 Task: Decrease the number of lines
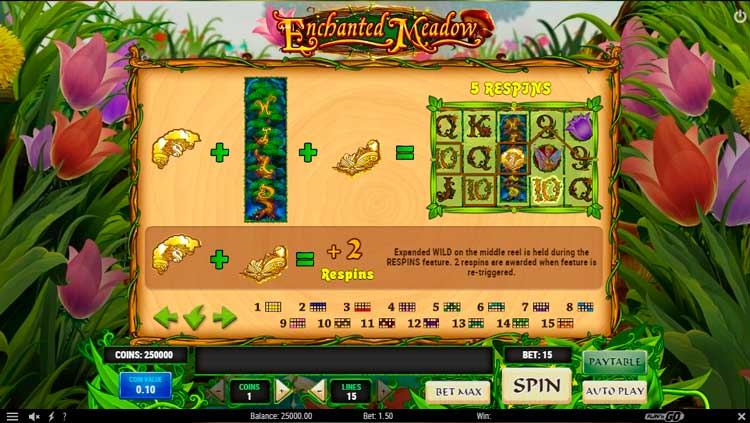(x=318, y=390)
